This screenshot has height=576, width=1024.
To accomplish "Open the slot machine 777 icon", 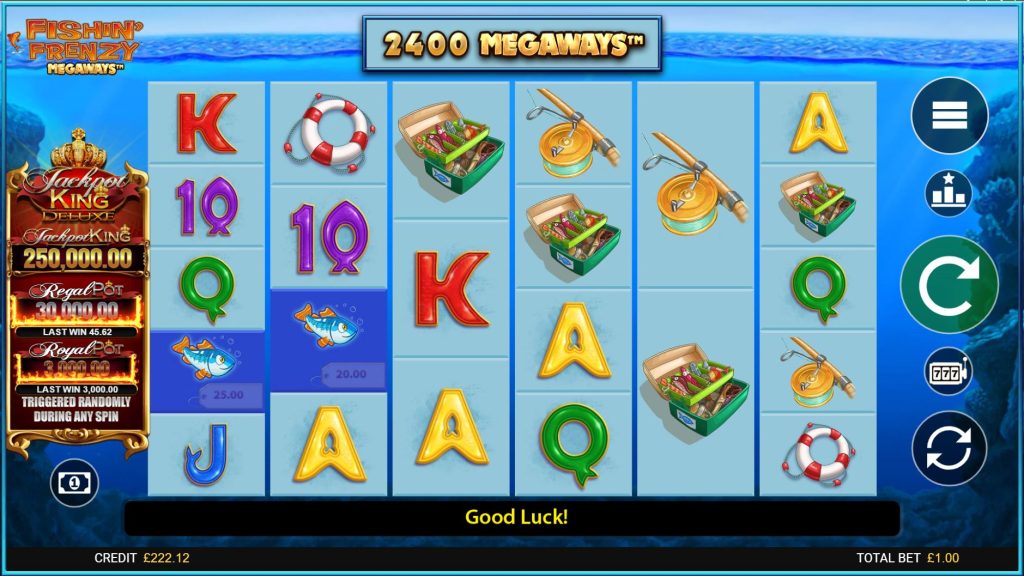I will 948,372.
